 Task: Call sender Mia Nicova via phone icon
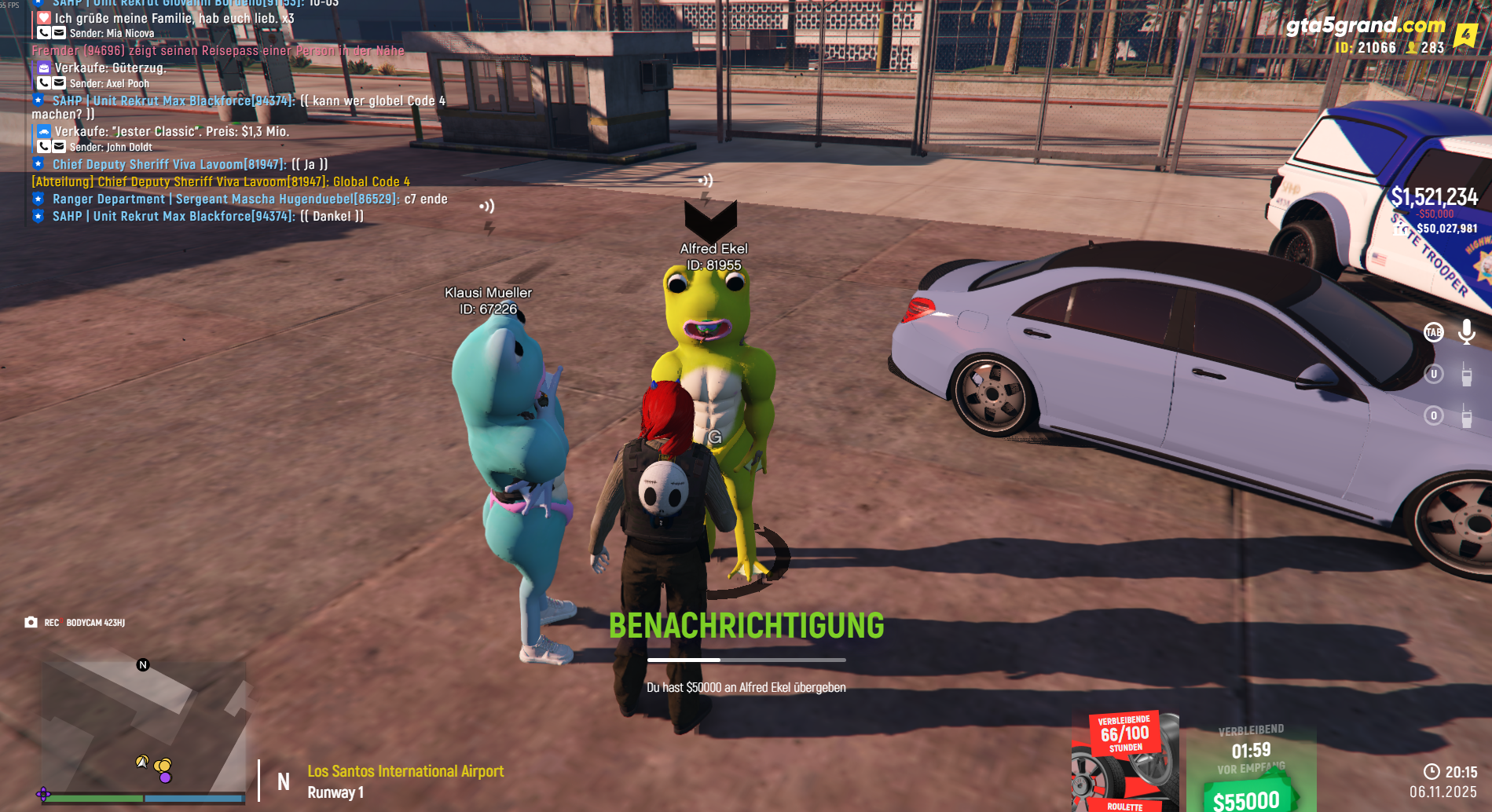point(44,33)
